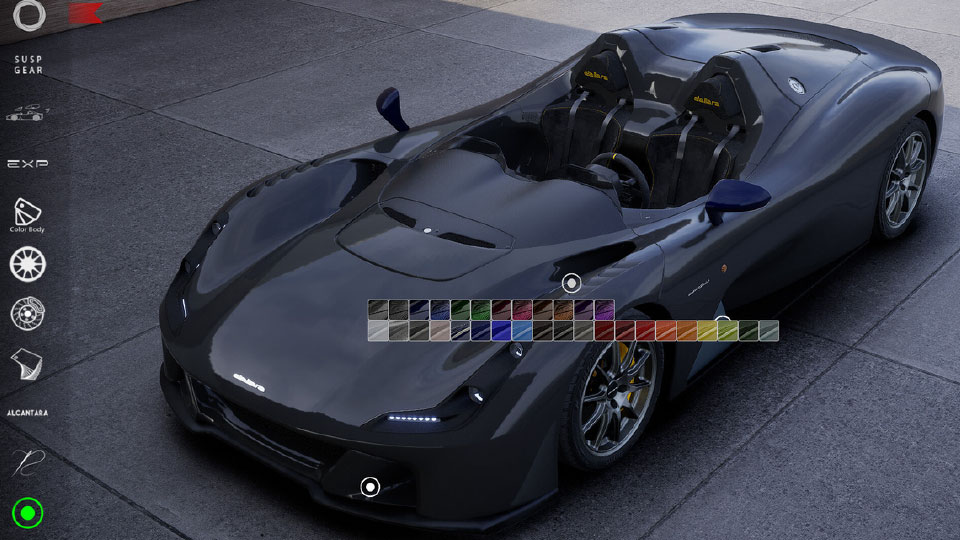960x540 pixels.
Task: Click the red flag icon
Action: 87,13
